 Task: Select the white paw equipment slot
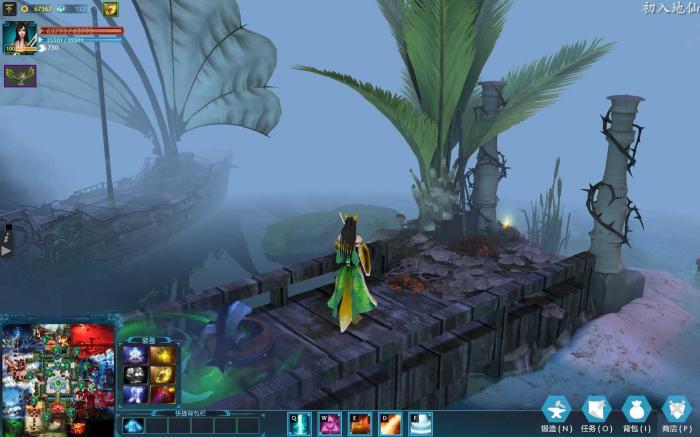(x=135, y=374)
